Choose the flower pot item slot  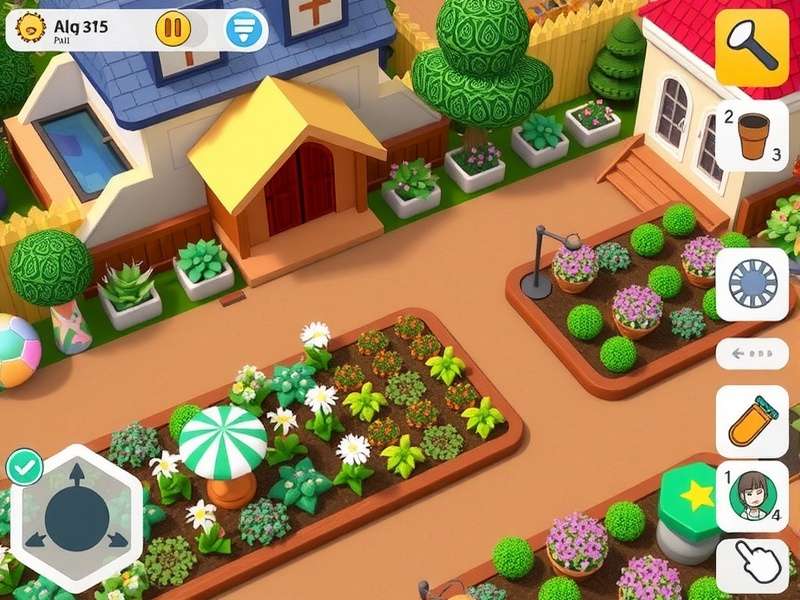click(x=752, y=136)
